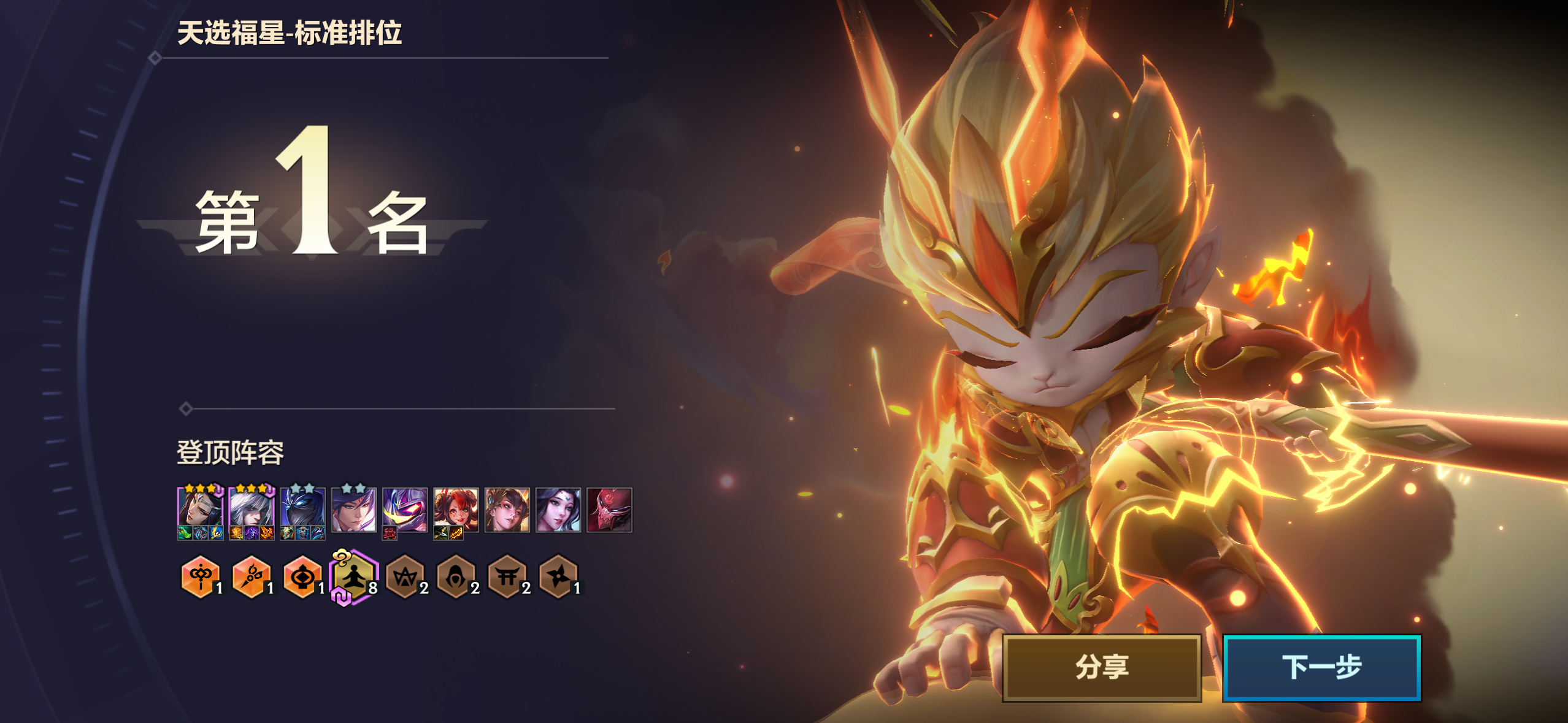Show the orange tassel-charm trait icon
This screenshot has height=723, width=1568.
coord(200,576)
